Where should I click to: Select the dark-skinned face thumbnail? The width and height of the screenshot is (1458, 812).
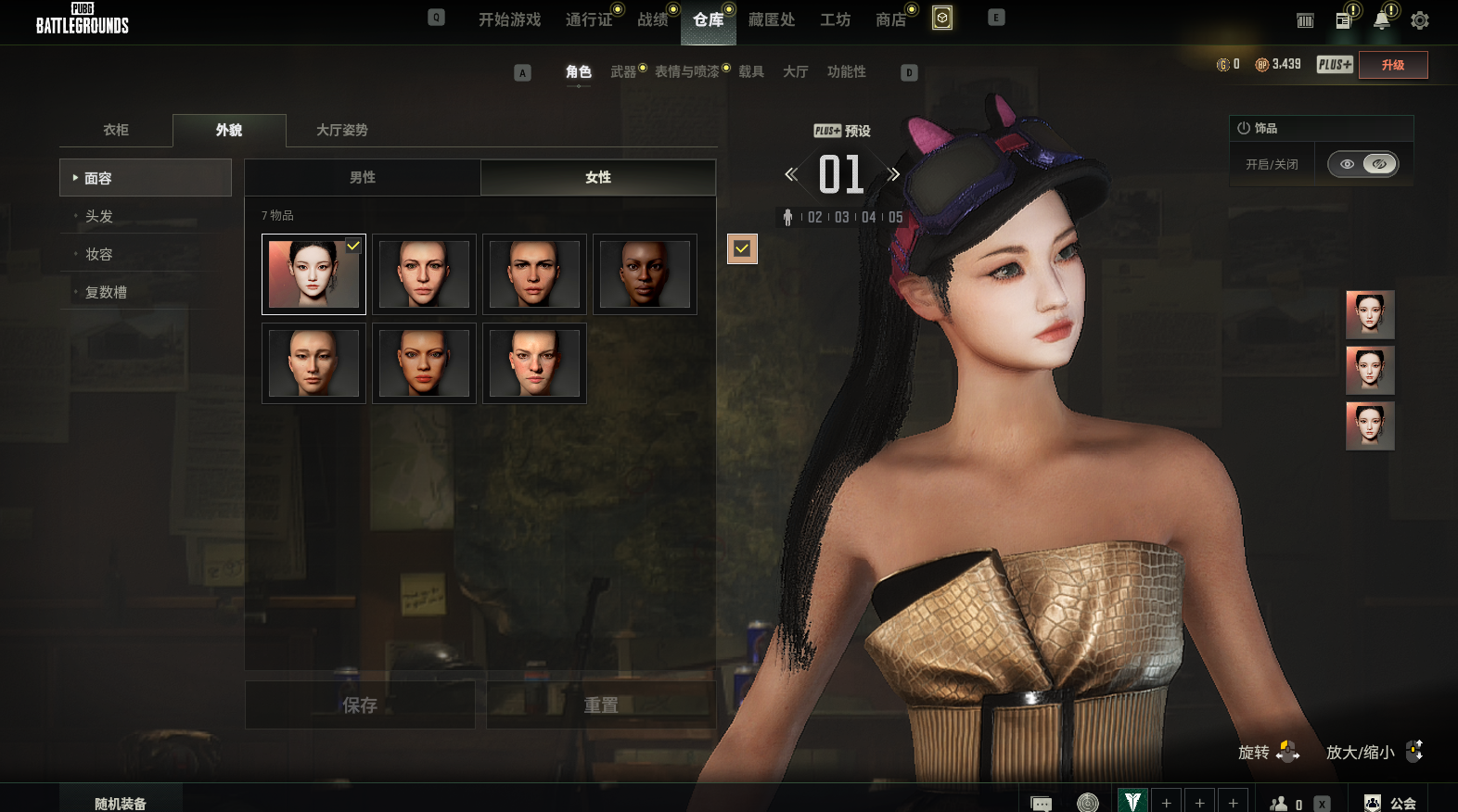point(645,274)
